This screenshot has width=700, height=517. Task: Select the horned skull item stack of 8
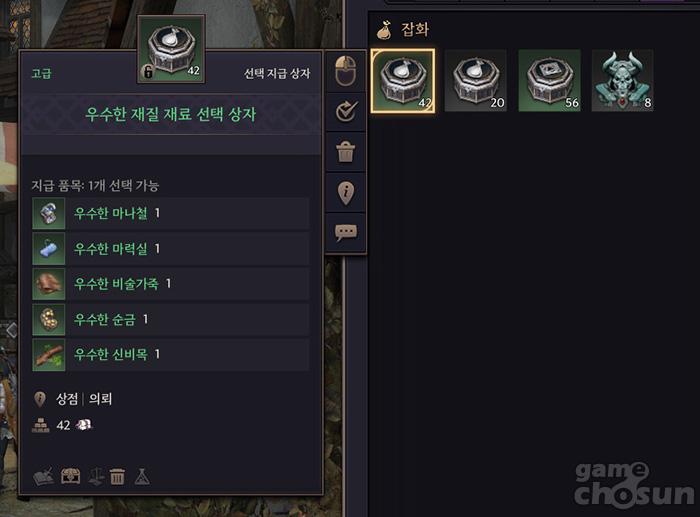[622, 81]
